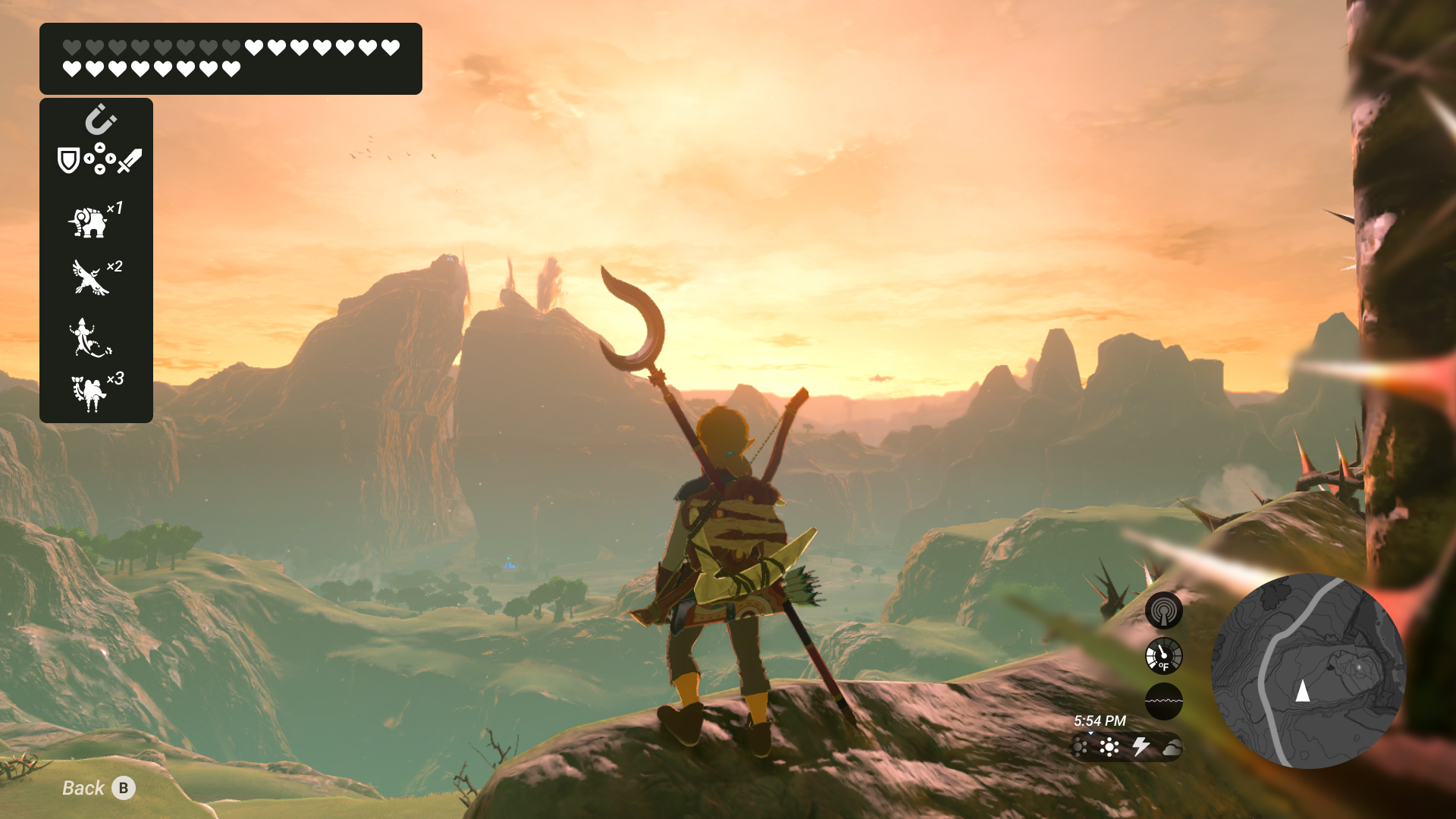The image size is (1456, 819).
Task: Click the temperature gauge icon
Action: [x=1163, y=656]
